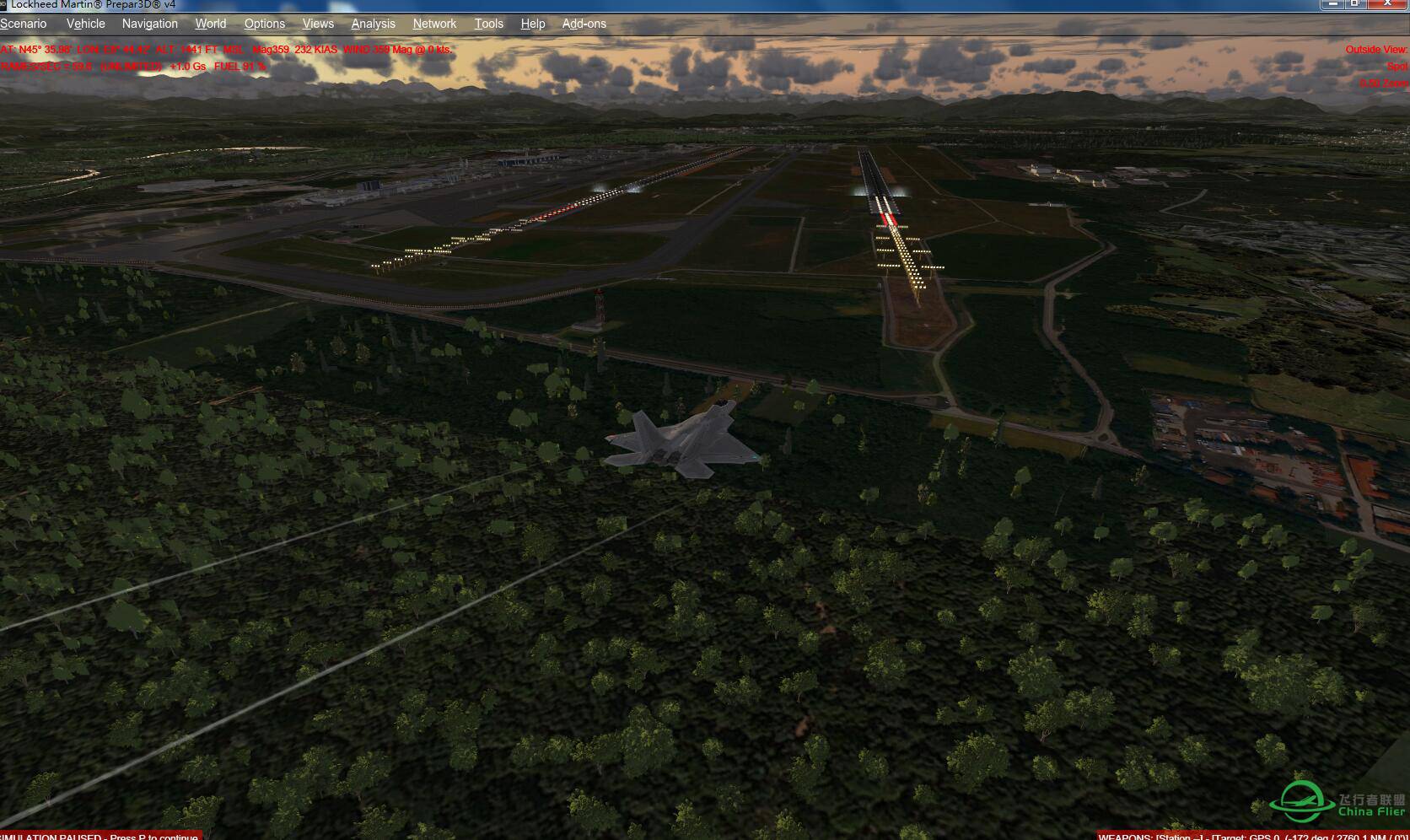
Task: Open the Scenario menu
Action: click(x=23, y=24)
